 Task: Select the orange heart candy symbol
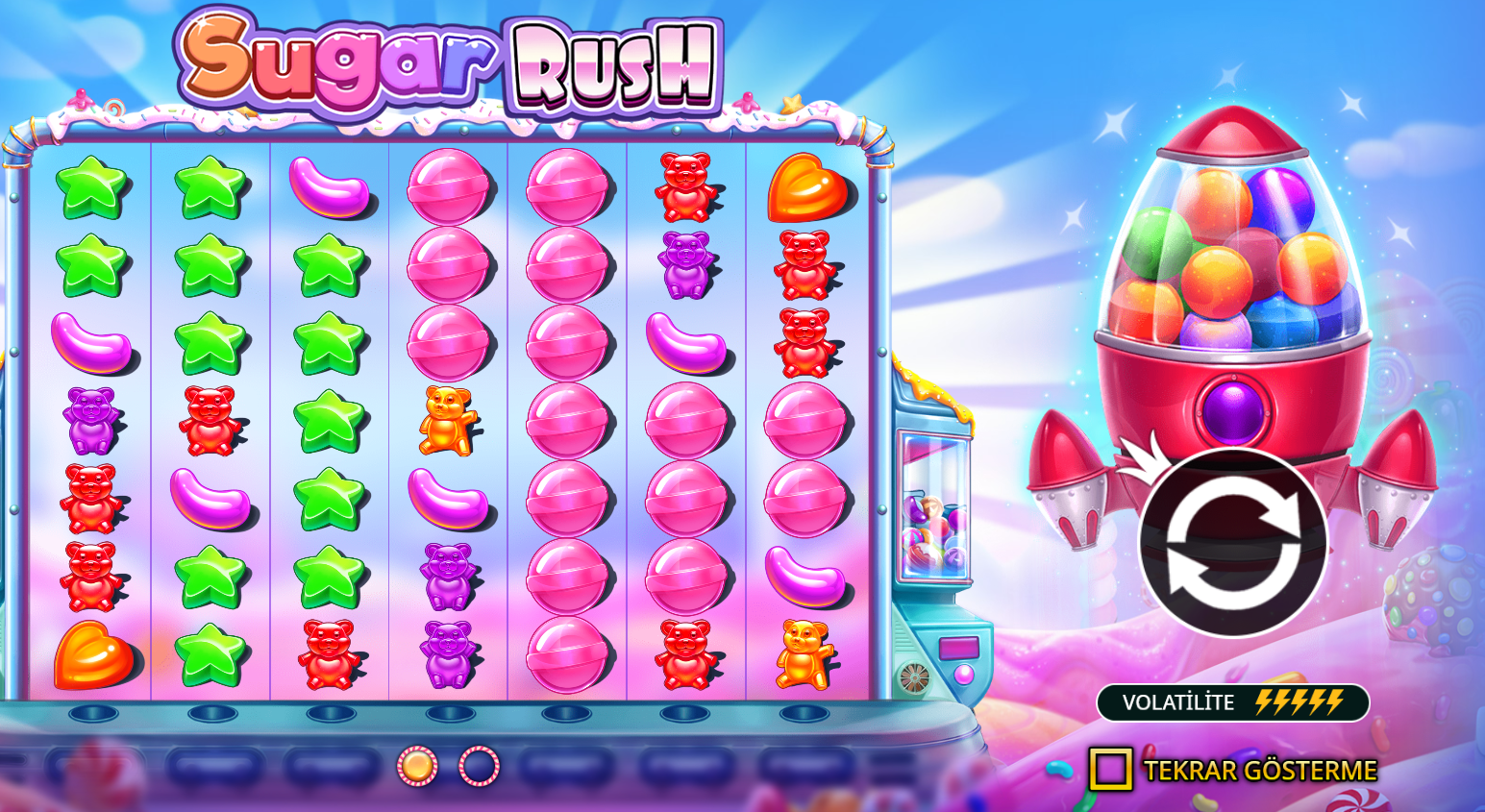(x=805, y=187)
